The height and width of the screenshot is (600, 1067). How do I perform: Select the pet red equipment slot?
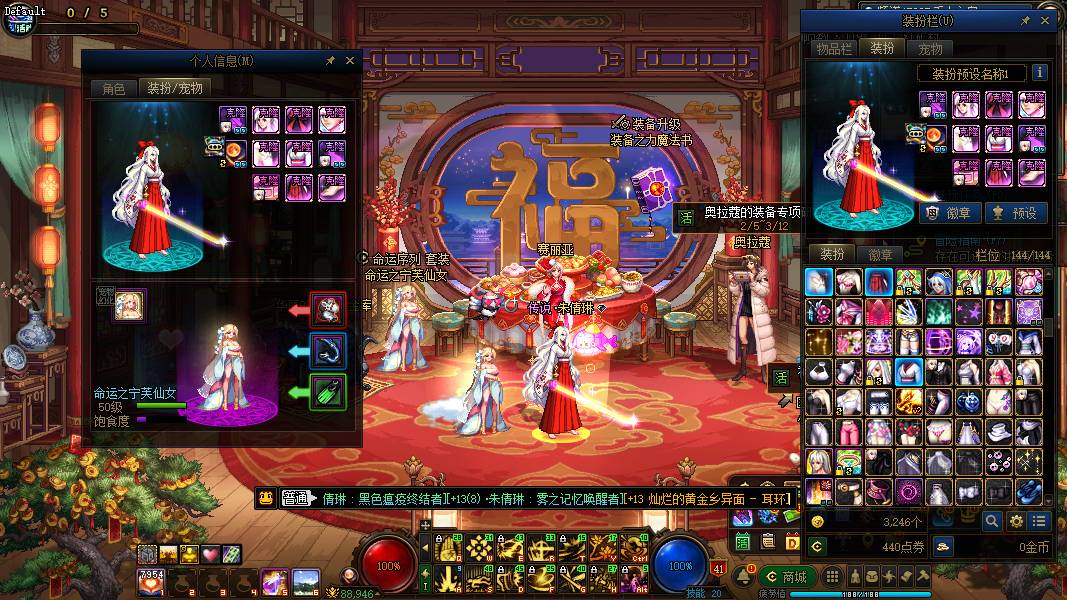coord(328,310)
